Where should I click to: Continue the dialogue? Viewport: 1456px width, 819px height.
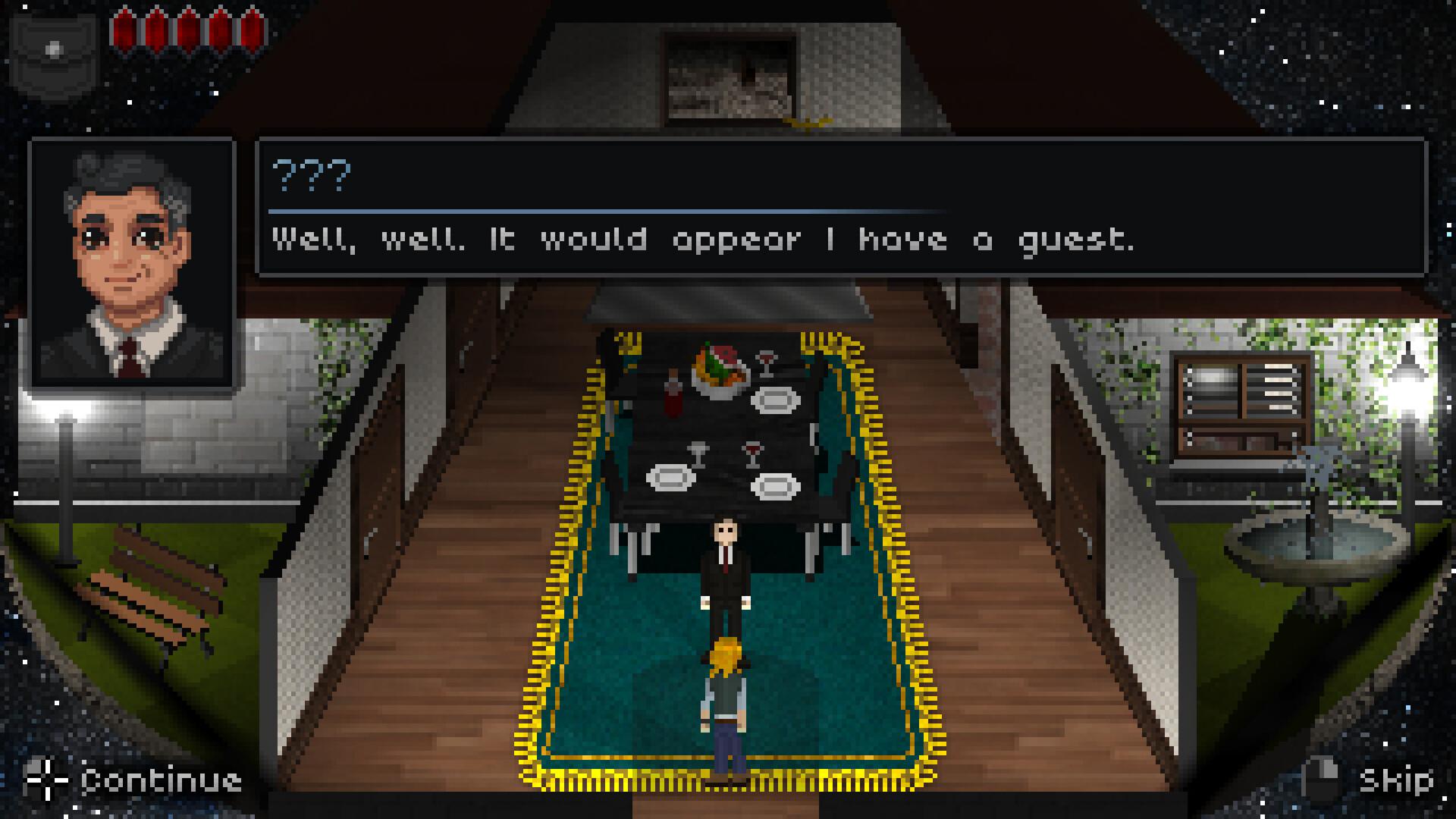[135, 780]
